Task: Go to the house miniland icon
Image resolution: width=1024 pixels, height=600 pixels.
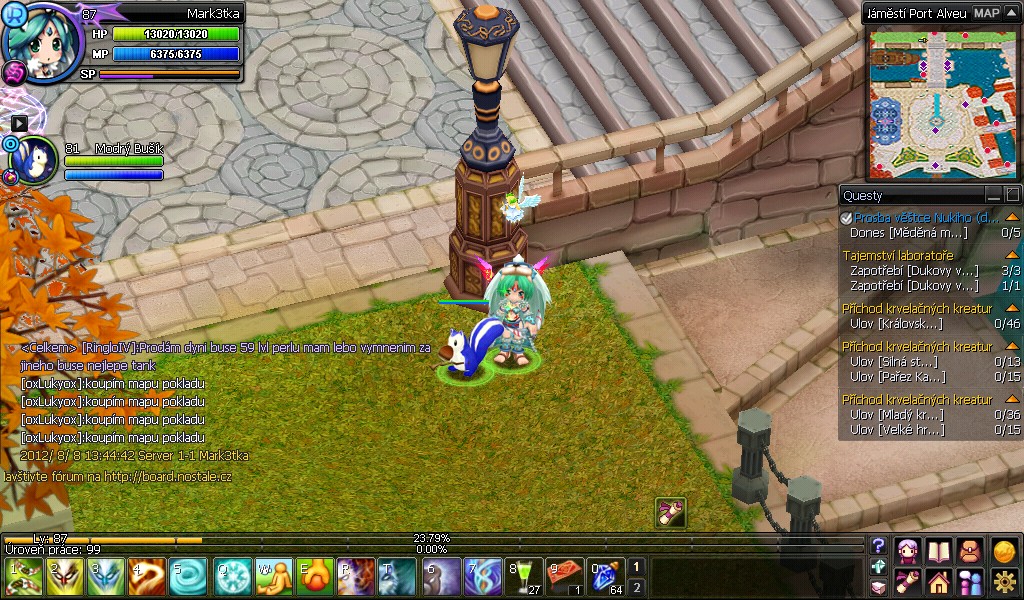Action: [939, 581]
